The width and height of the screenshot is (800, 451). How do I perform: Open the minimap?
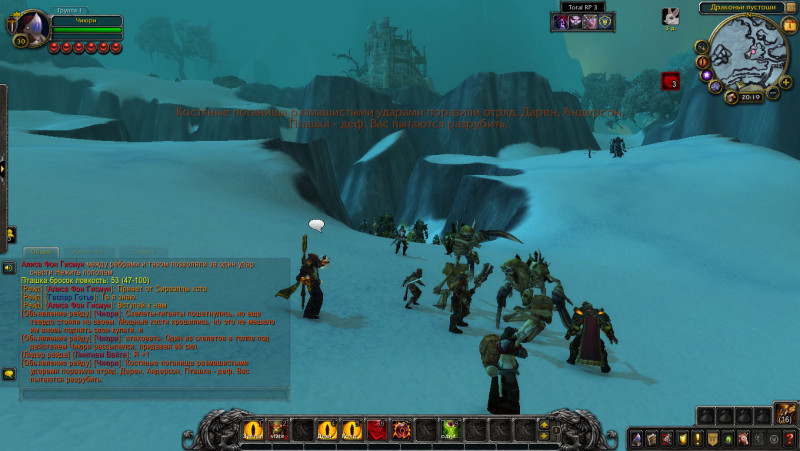[x=750, y=50]
